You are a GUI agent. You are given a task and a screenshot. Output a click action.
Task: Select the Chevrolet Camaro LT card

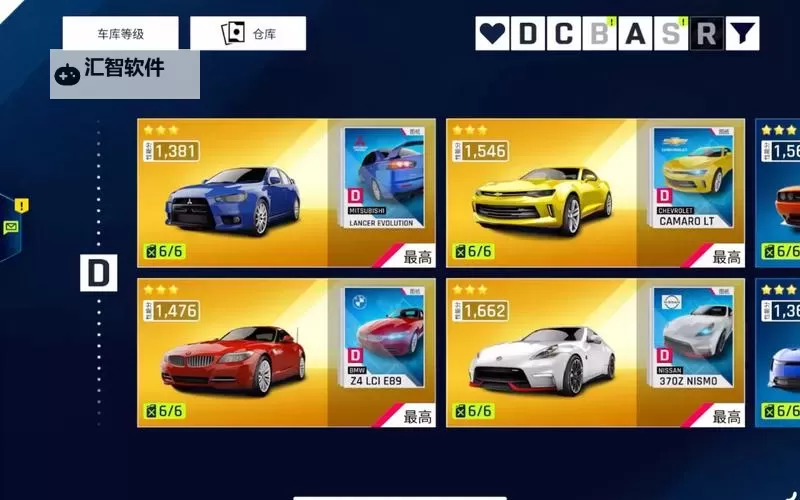pos(596,193)
